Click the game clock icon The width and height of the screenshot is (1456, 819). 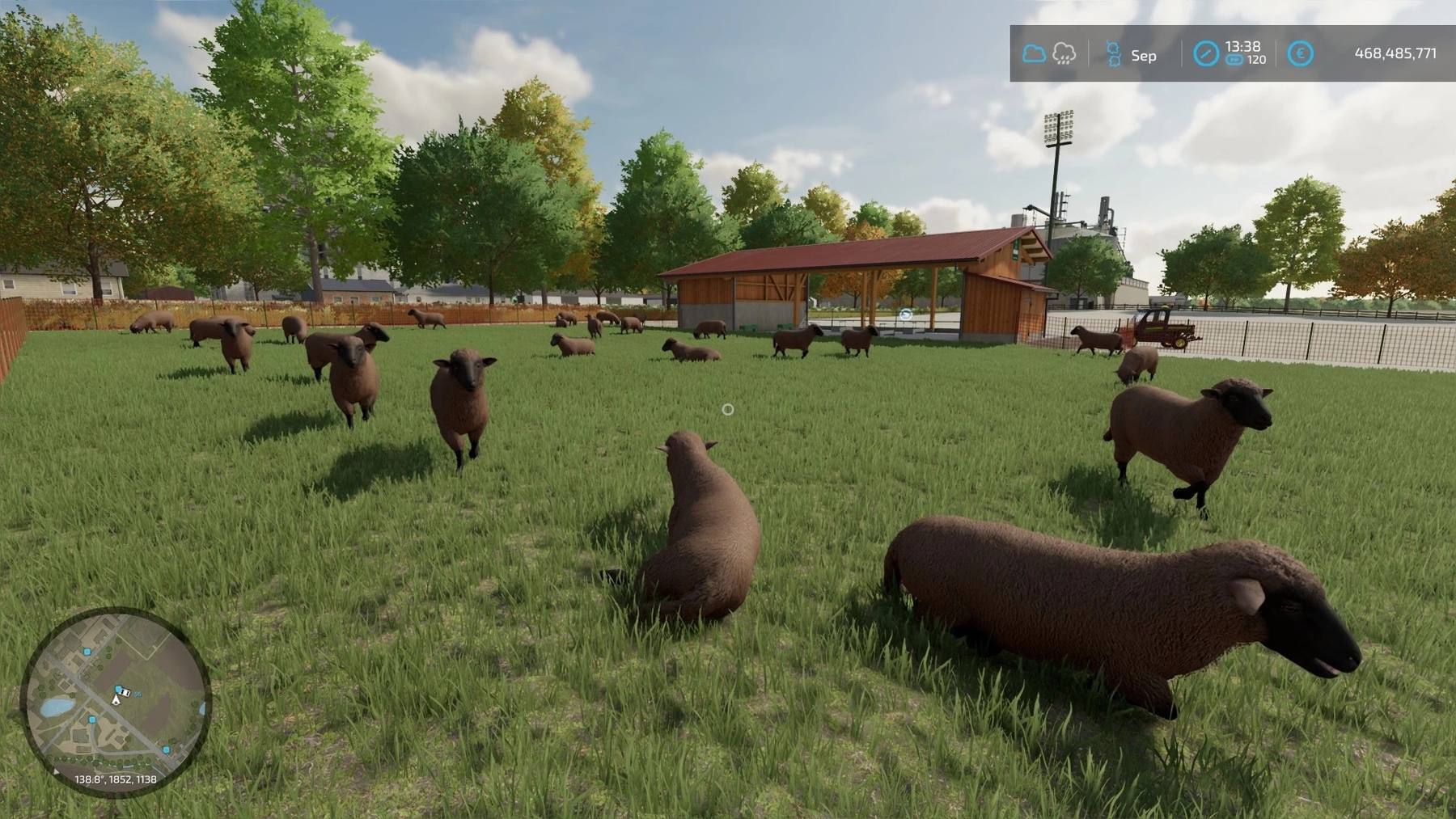tap(1206, 54)
